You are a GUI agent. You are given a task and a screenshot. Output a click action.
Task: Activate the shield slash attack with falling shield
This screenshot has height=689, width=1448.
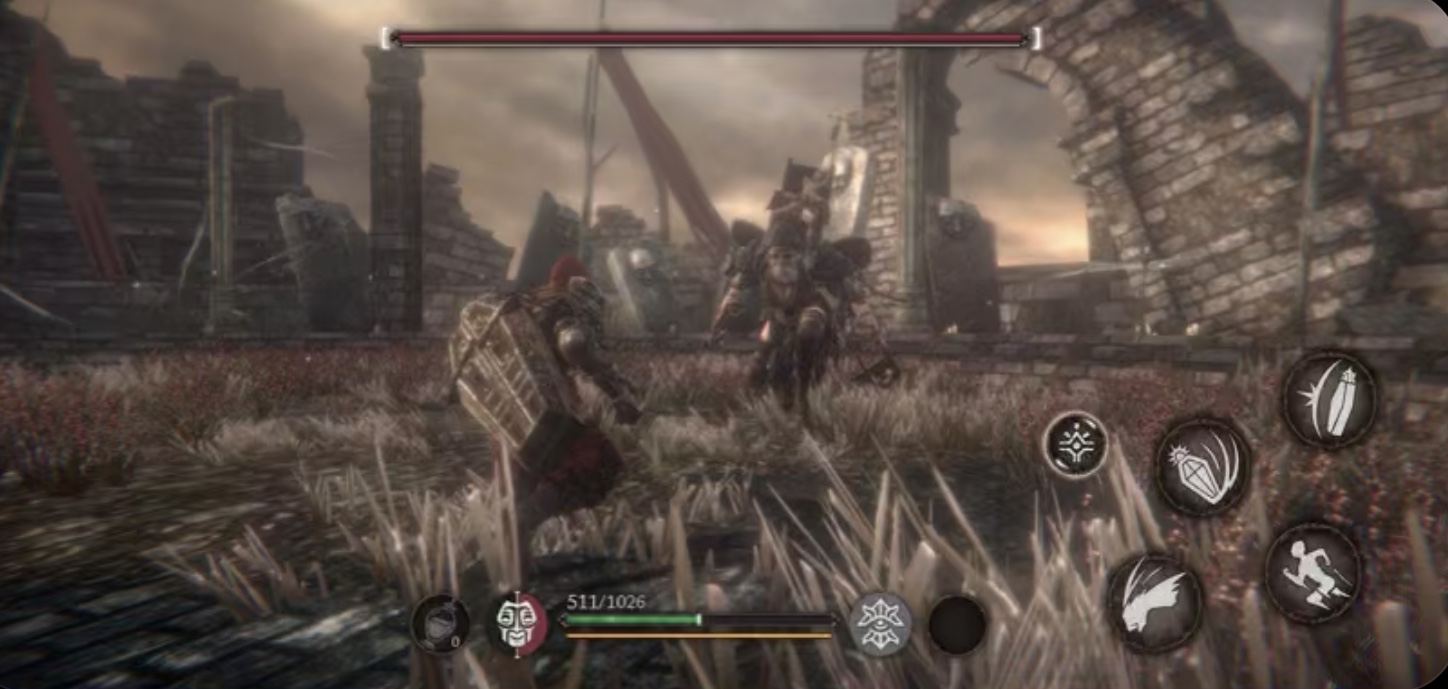pyautogui.click(x=1203, y=467)
